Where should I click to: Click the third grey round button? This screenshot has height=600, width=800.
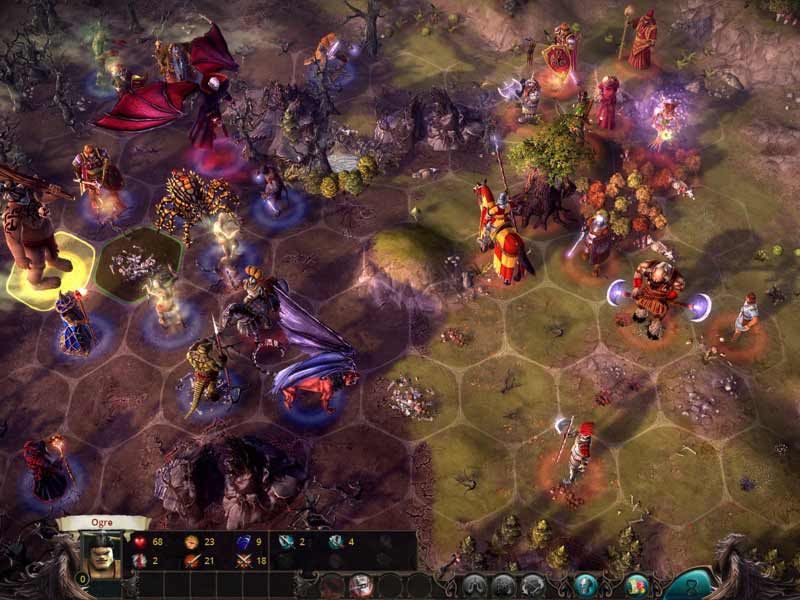pyautogui.click(x=533, y=586)
